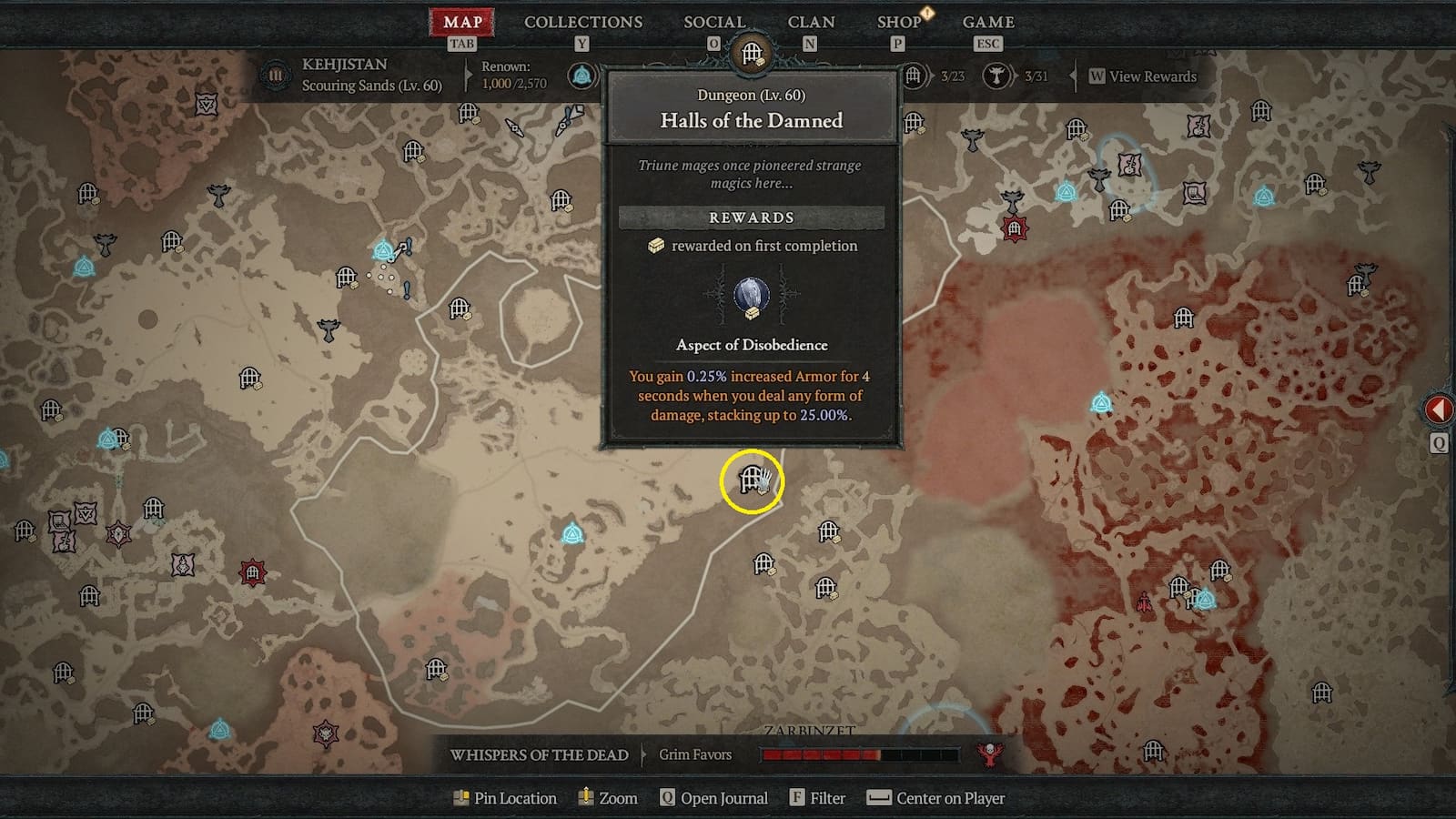The image size is (1456, 819).
Task: Click the waypoint icon near Renown counter
Action: point(581,76)
